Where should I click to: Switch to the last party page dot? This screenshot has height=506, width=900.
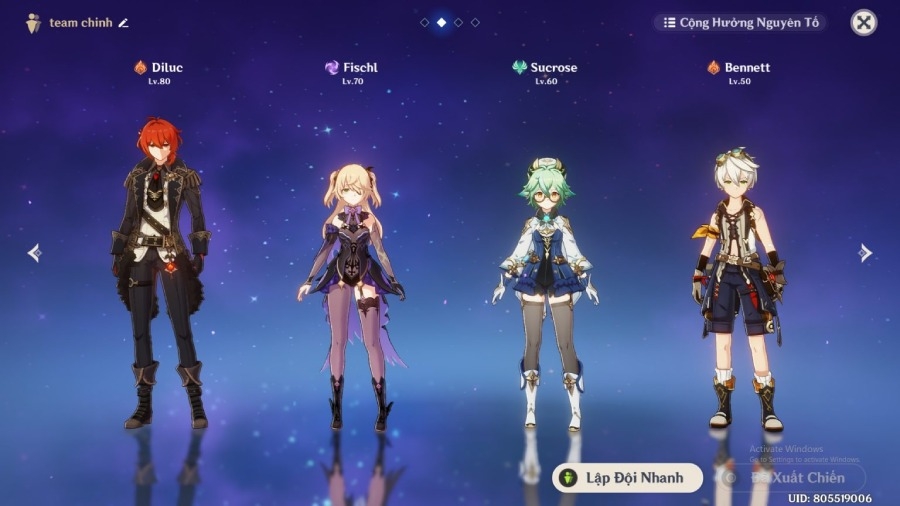pyautogui.click(x=475, y=22)
